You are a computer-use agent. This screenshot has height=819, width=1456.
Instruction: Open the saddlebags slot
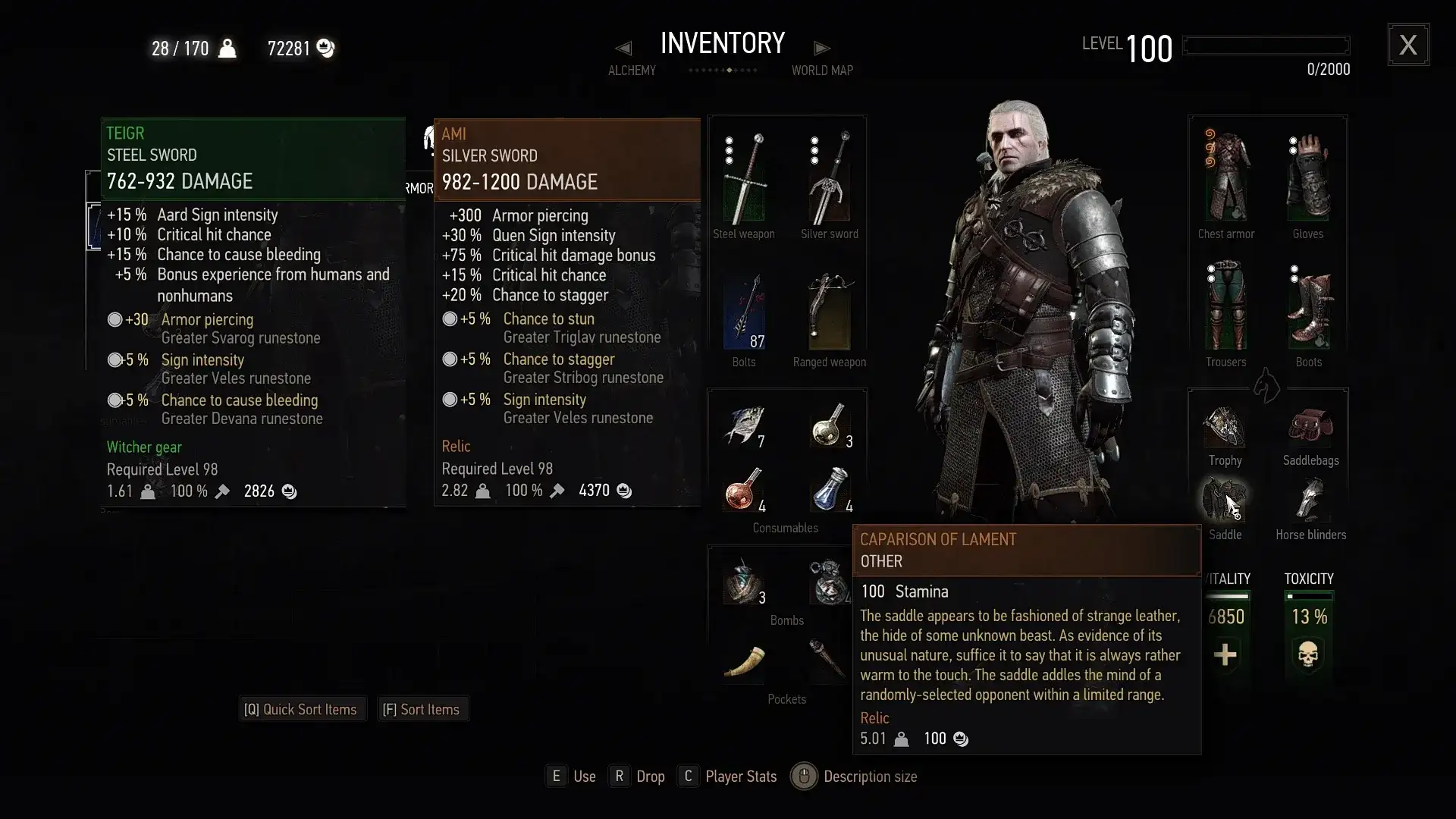pyautogui.click(x=1310, y=426)
